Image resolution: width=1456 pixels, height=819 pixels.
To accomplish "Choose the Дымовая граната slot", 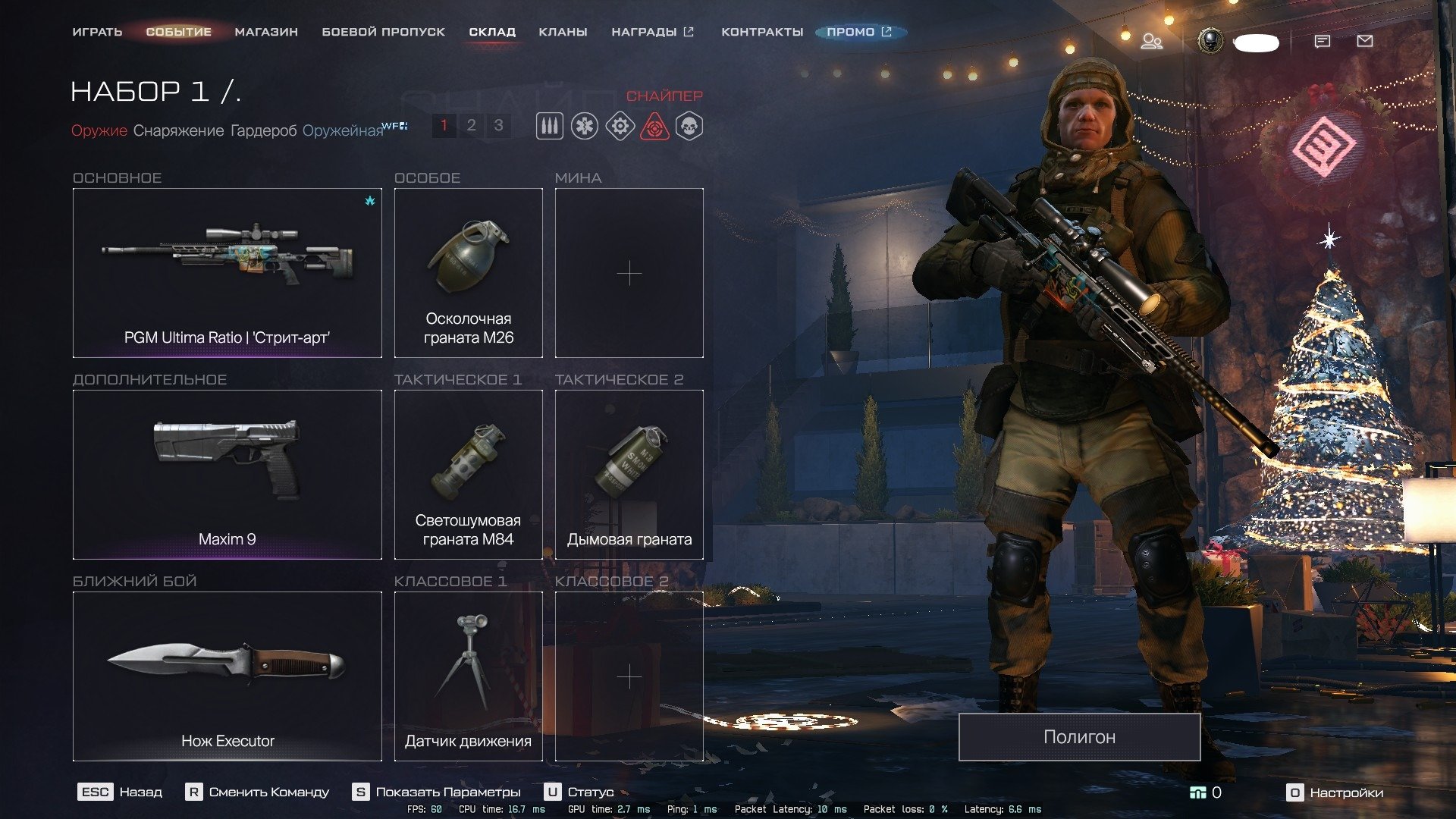I will click(x=629, y=475).
